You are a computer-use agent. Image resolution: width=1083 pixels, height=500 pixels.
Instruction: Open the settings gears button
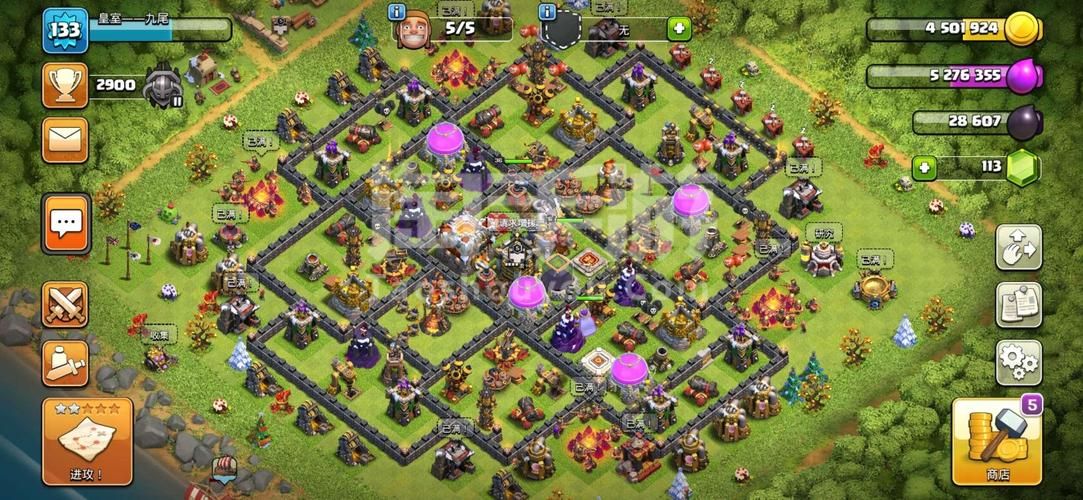[x=1018, y=362]
